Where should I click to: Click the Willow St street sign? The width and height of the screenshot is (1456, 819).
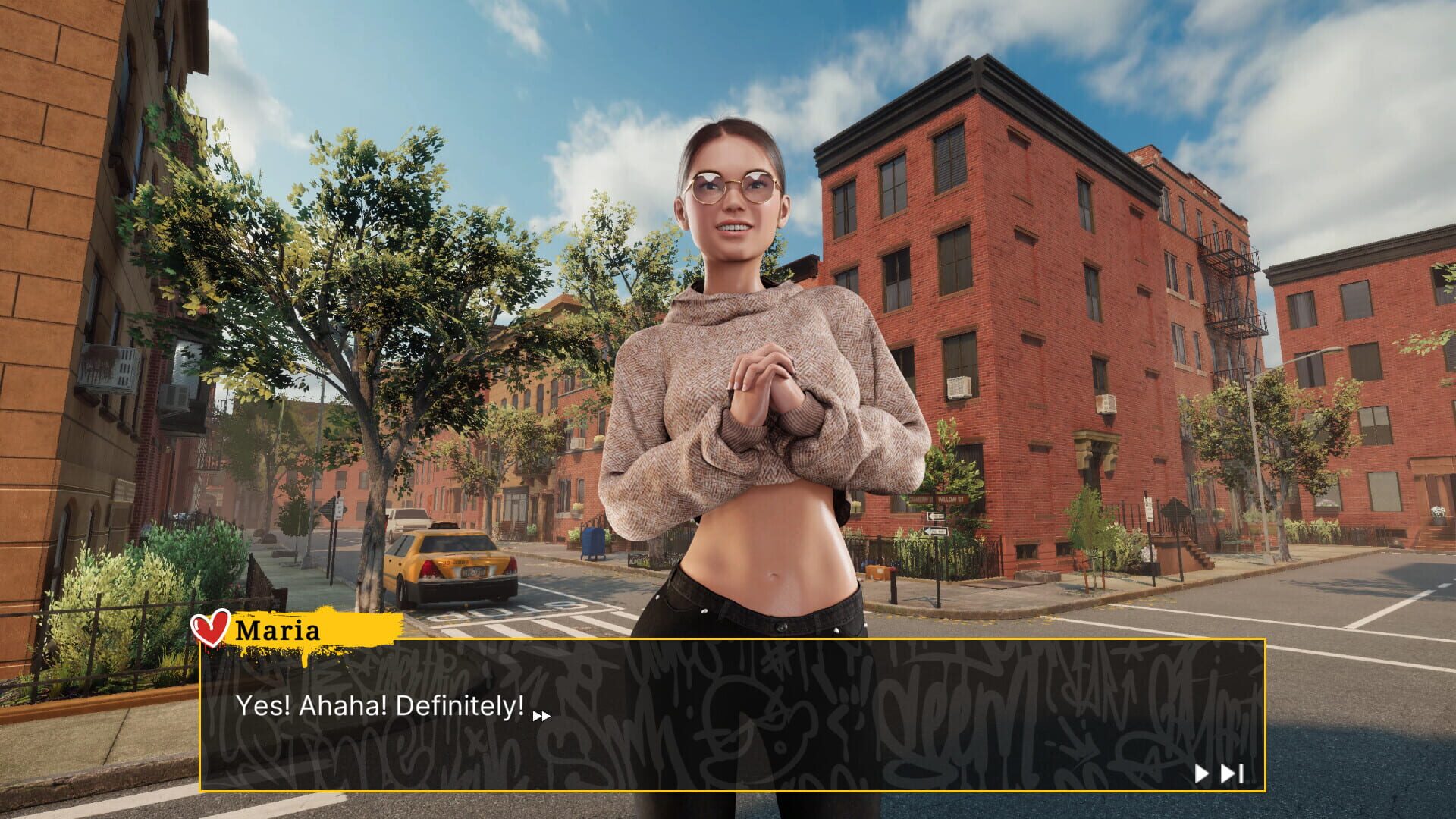(951, 499)
